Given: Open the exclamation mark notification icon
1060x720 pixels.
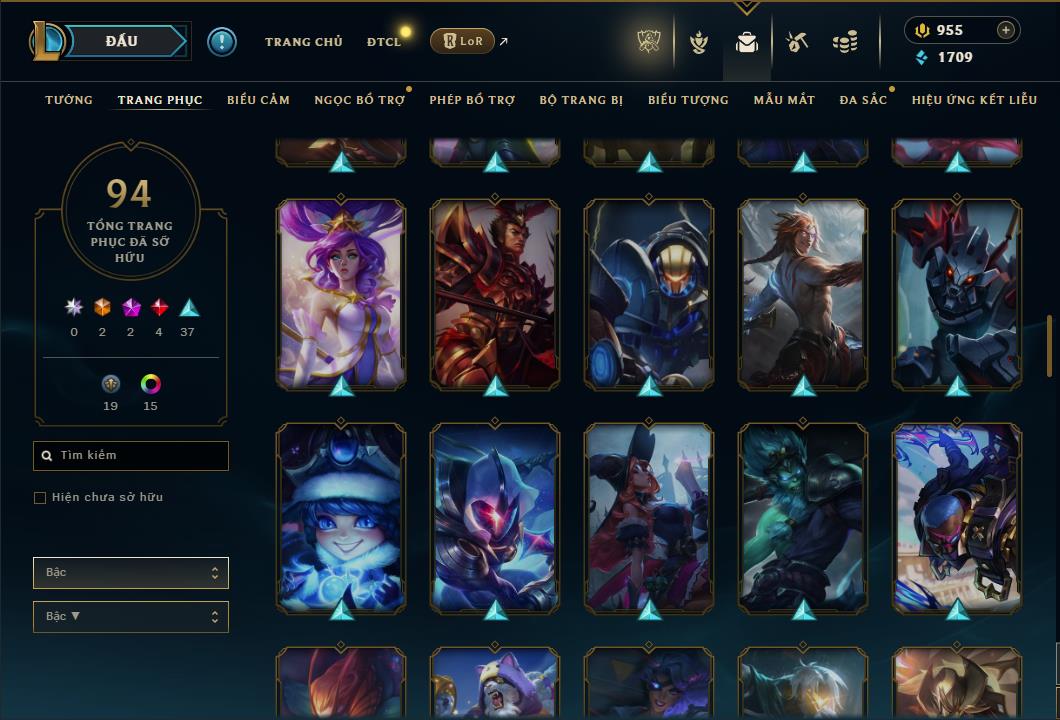Looking at the screenshot, I should click(222, 41).
